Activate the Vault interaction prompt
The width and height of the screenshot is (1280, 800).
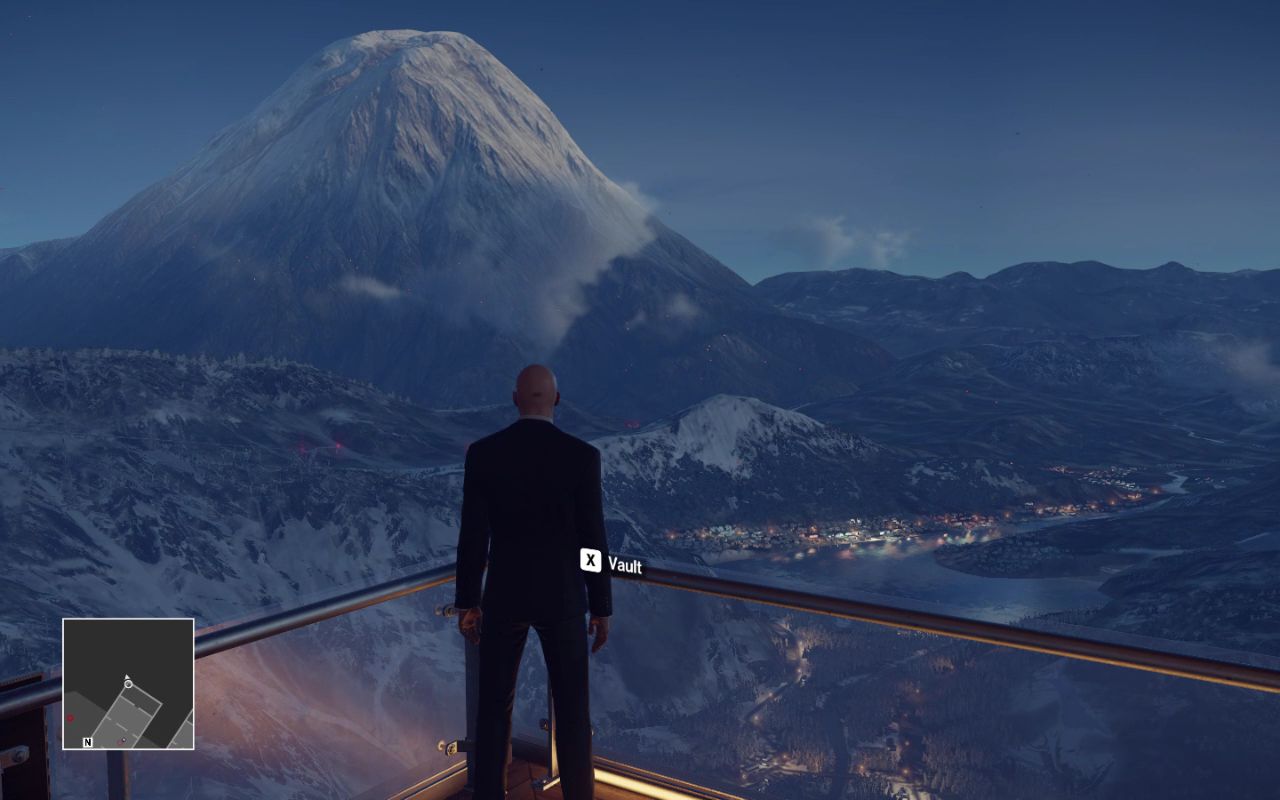coord(610,564)
